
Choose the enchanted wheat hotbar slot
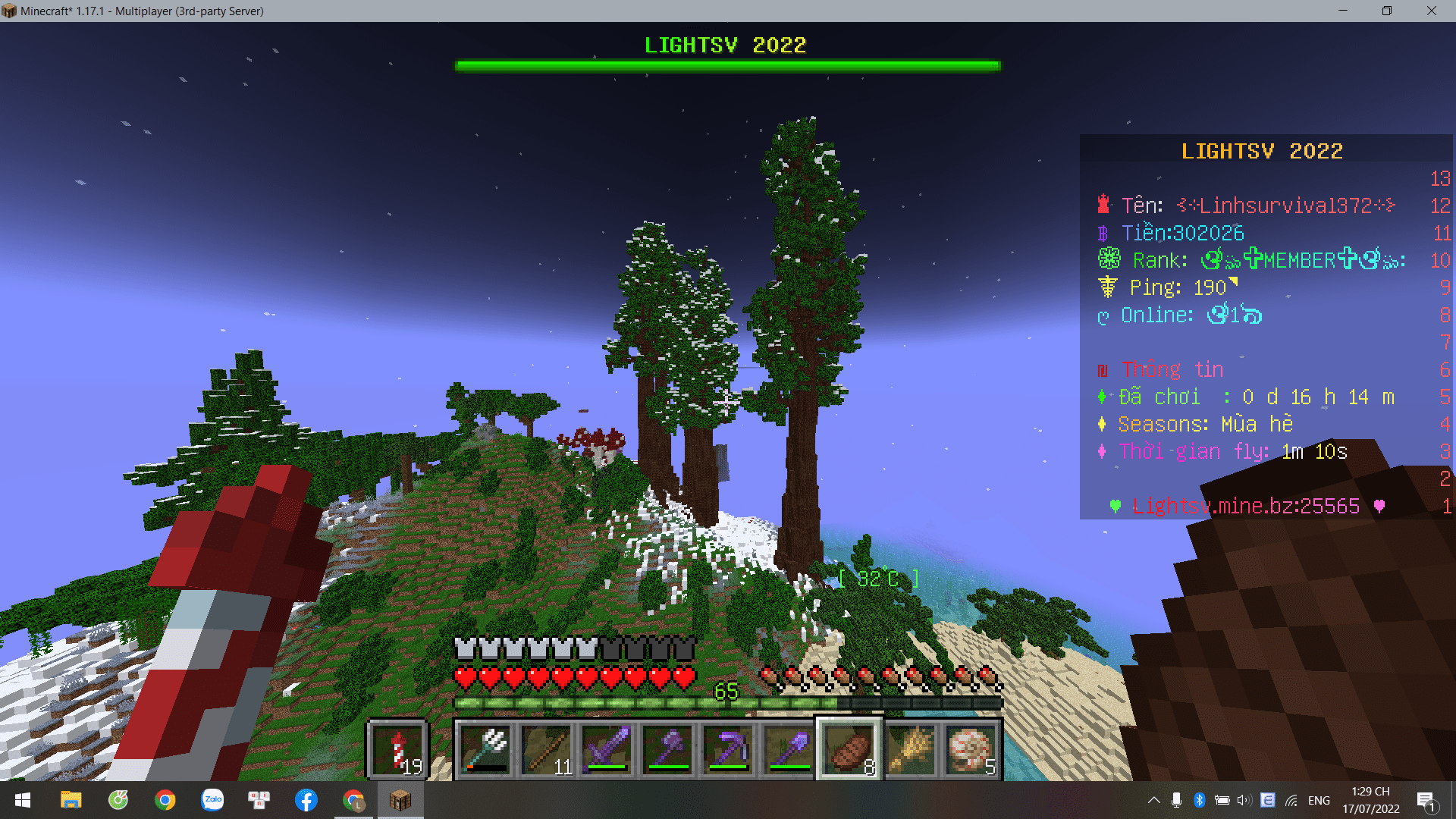point(910,748)
